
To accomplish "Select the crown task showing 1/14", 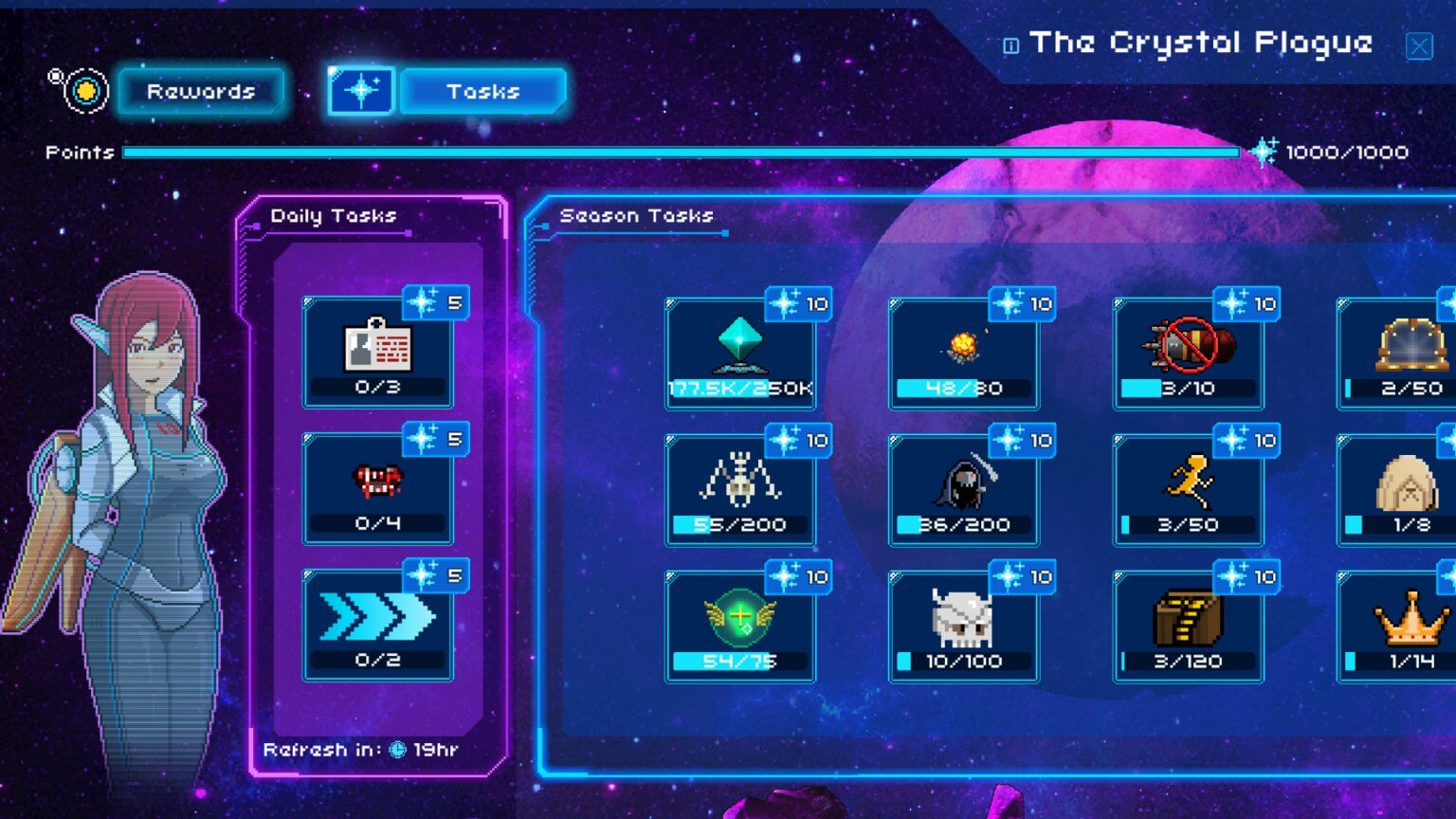I will (x=1403, y=626).
